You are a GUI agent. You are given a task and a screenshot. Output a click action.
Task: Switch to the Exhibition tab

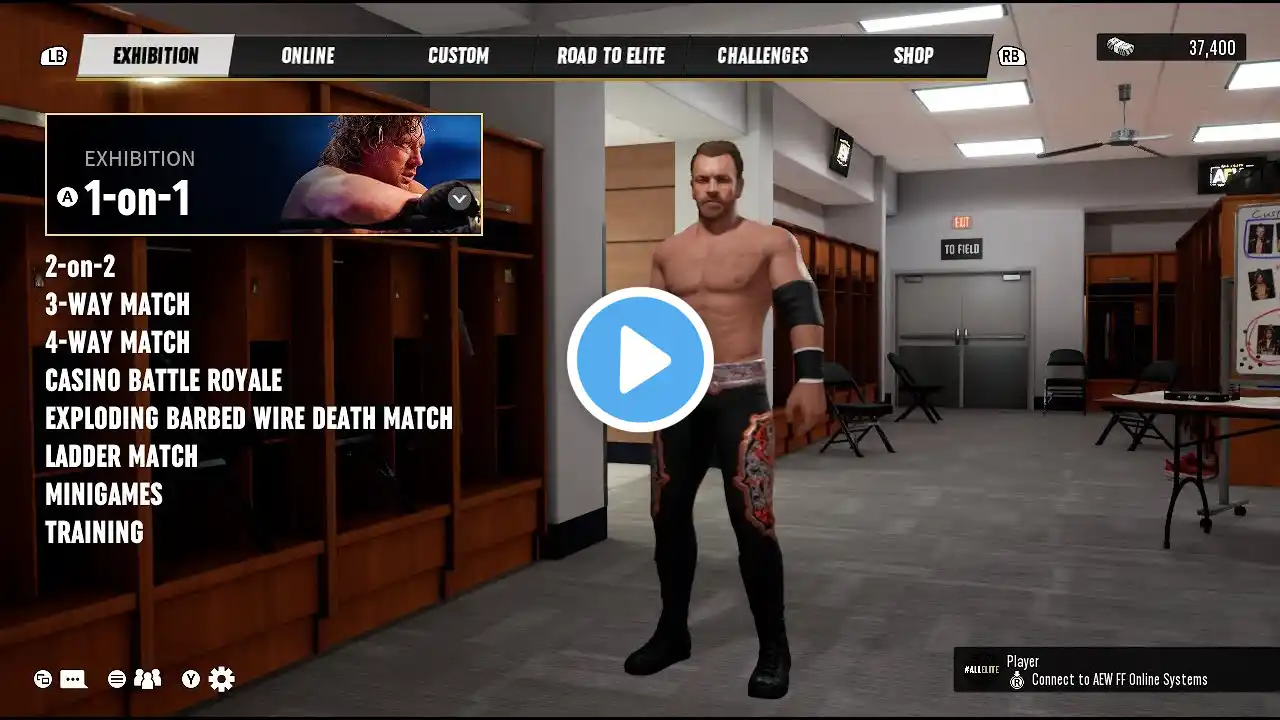coord(155,56)
